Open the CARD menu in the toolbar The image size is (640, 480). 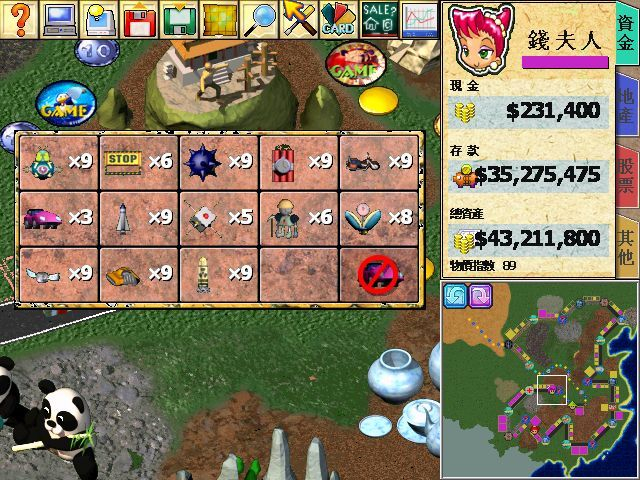pyautogui.click(x=338, y=19)
